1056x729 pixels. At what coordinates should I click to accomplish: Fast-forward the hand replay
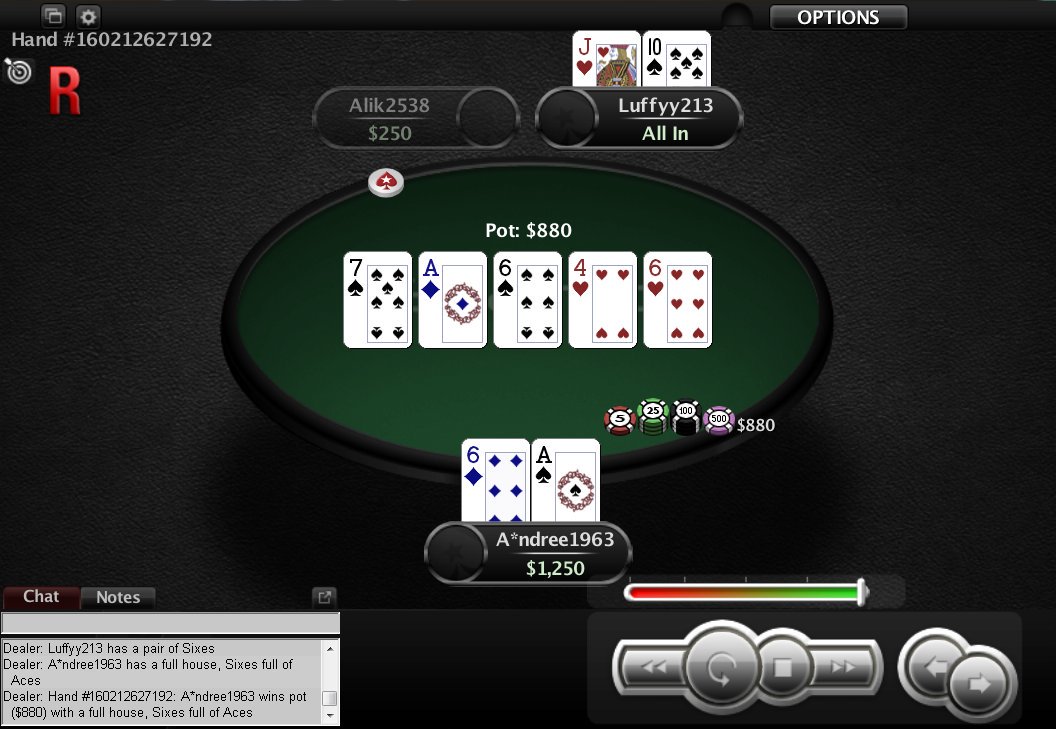pyautogui.click(x=845, y=667)
